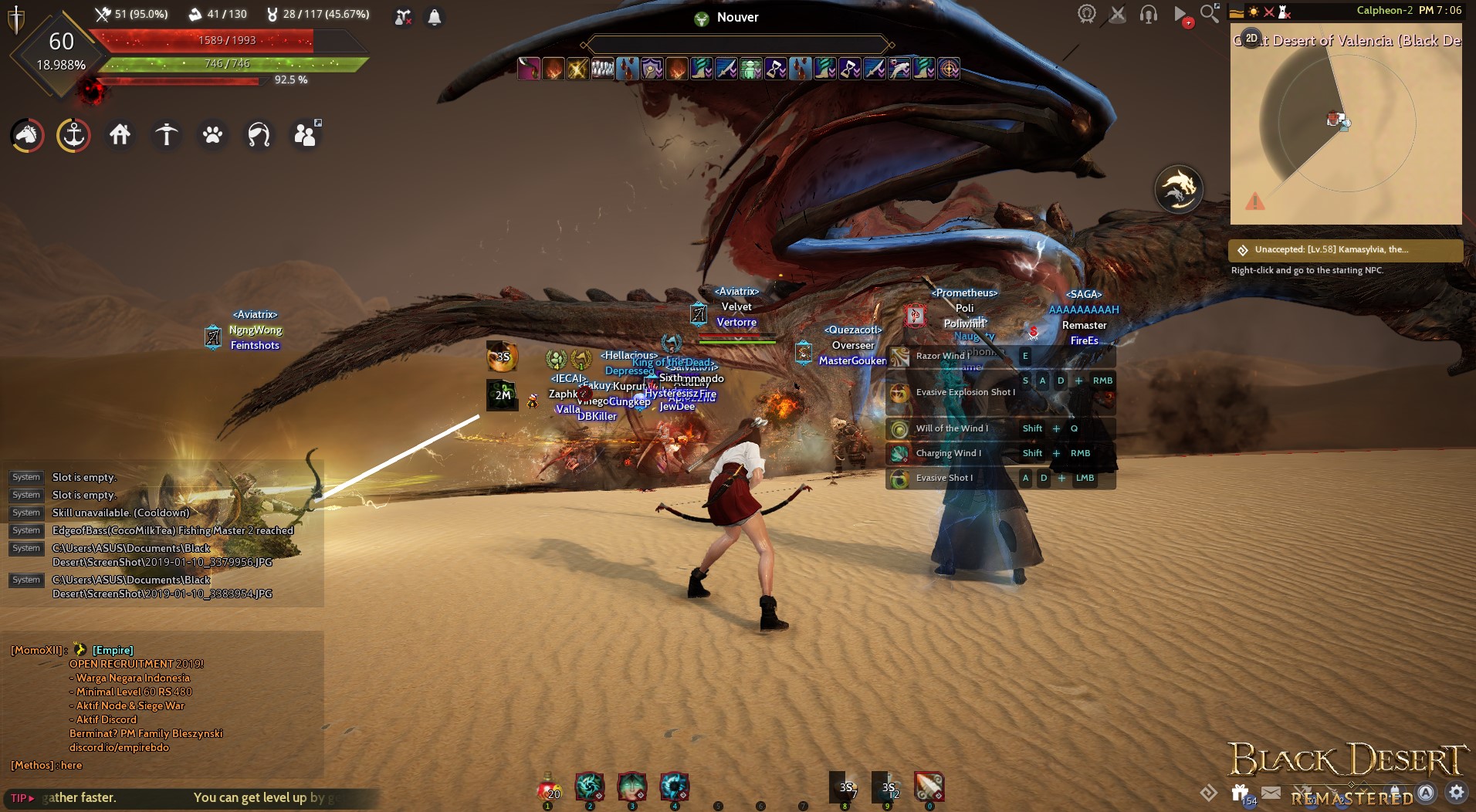Expand the weather sun indicator on minimap bar

tap(1254, 12)
